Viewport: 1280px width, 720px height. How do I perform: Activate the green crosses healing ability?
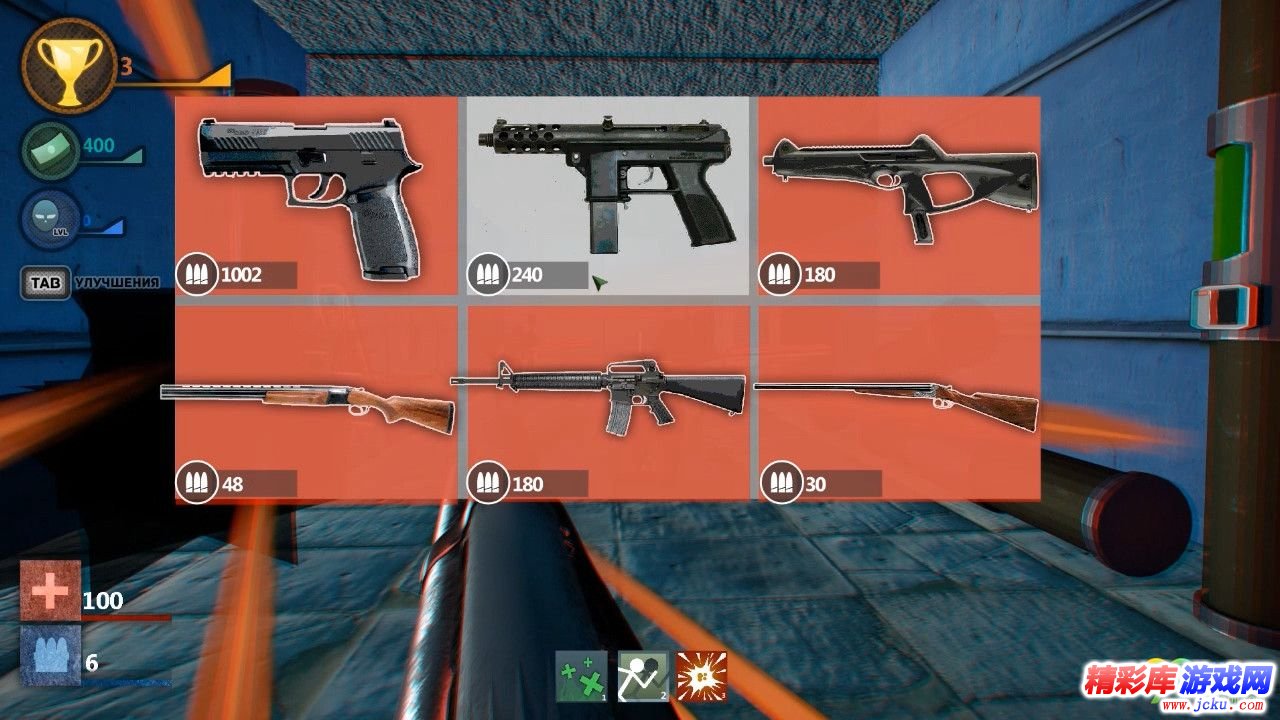click(x=581, y=676)
